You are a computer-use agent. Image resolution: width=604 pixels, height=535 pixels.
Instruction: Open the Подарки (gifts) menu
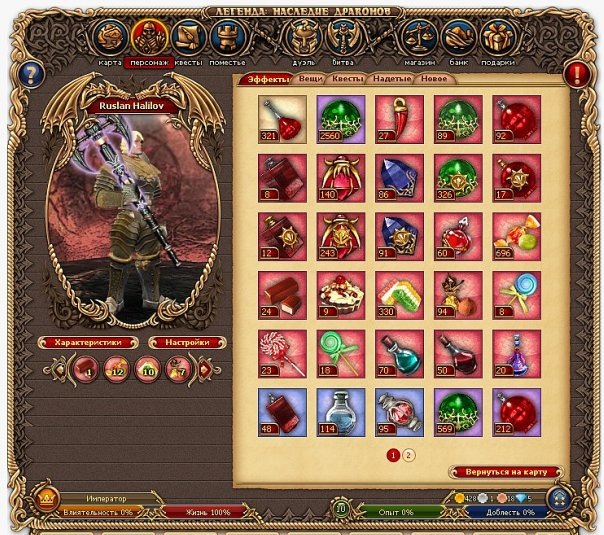(497, 38)
